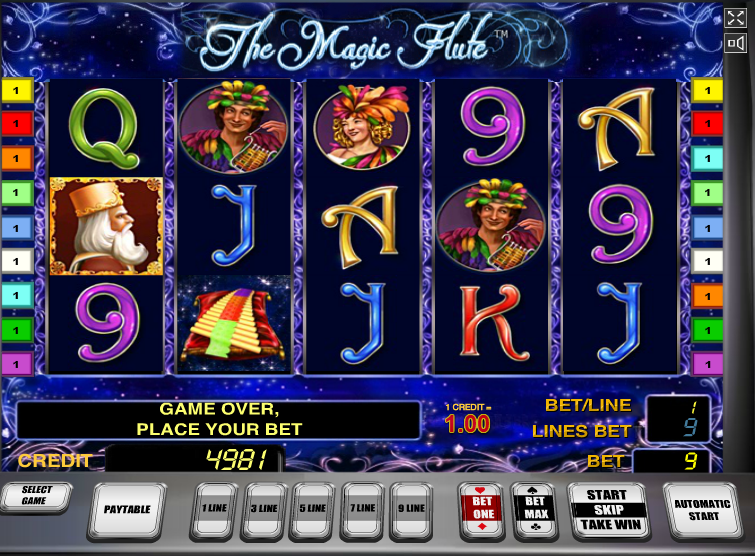
Task: Show the Paytable
Action: tap(127, 509)
